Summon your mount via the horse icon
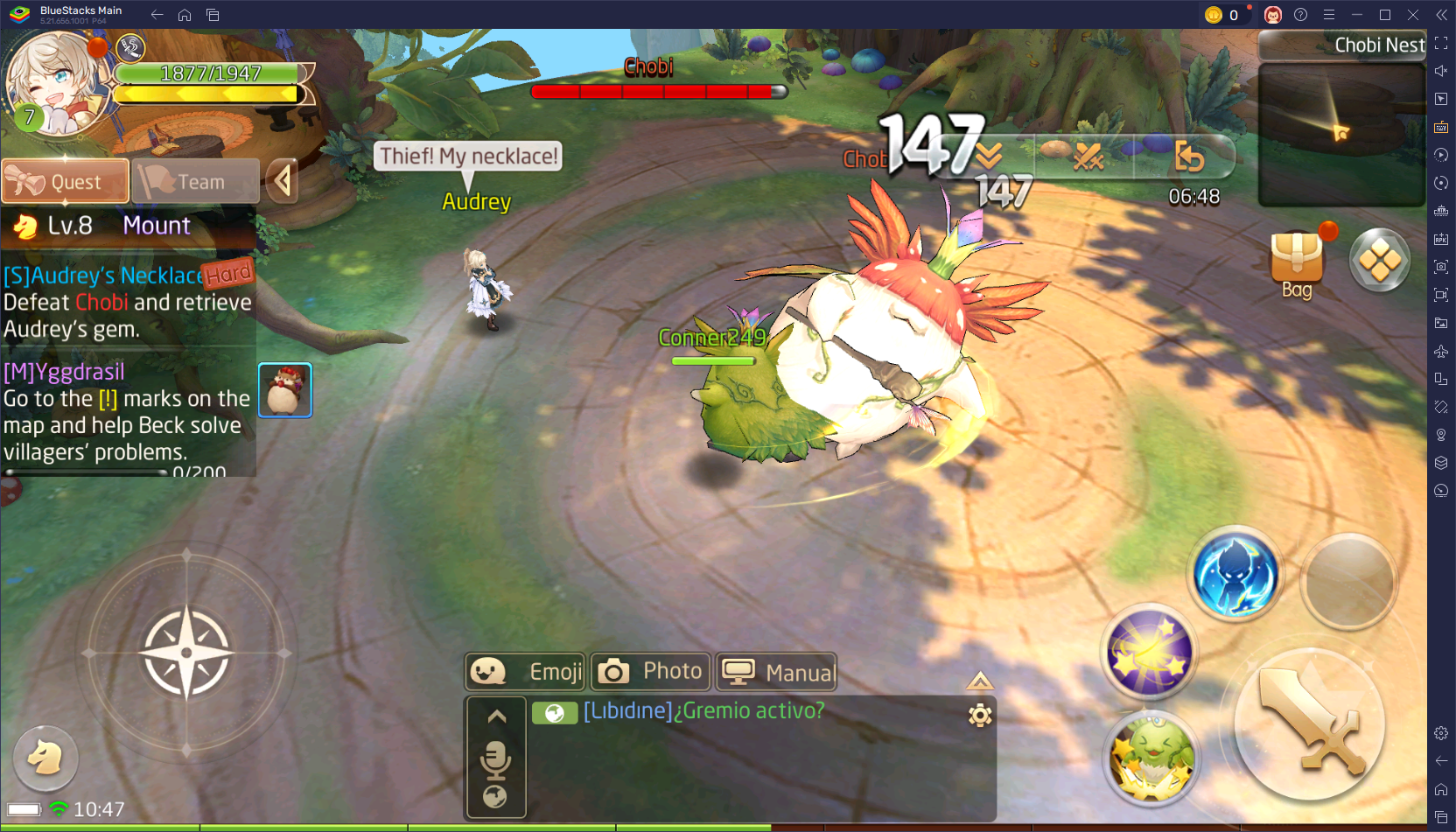This screenshot has height=832, width=1456. [x=45, y=758]
